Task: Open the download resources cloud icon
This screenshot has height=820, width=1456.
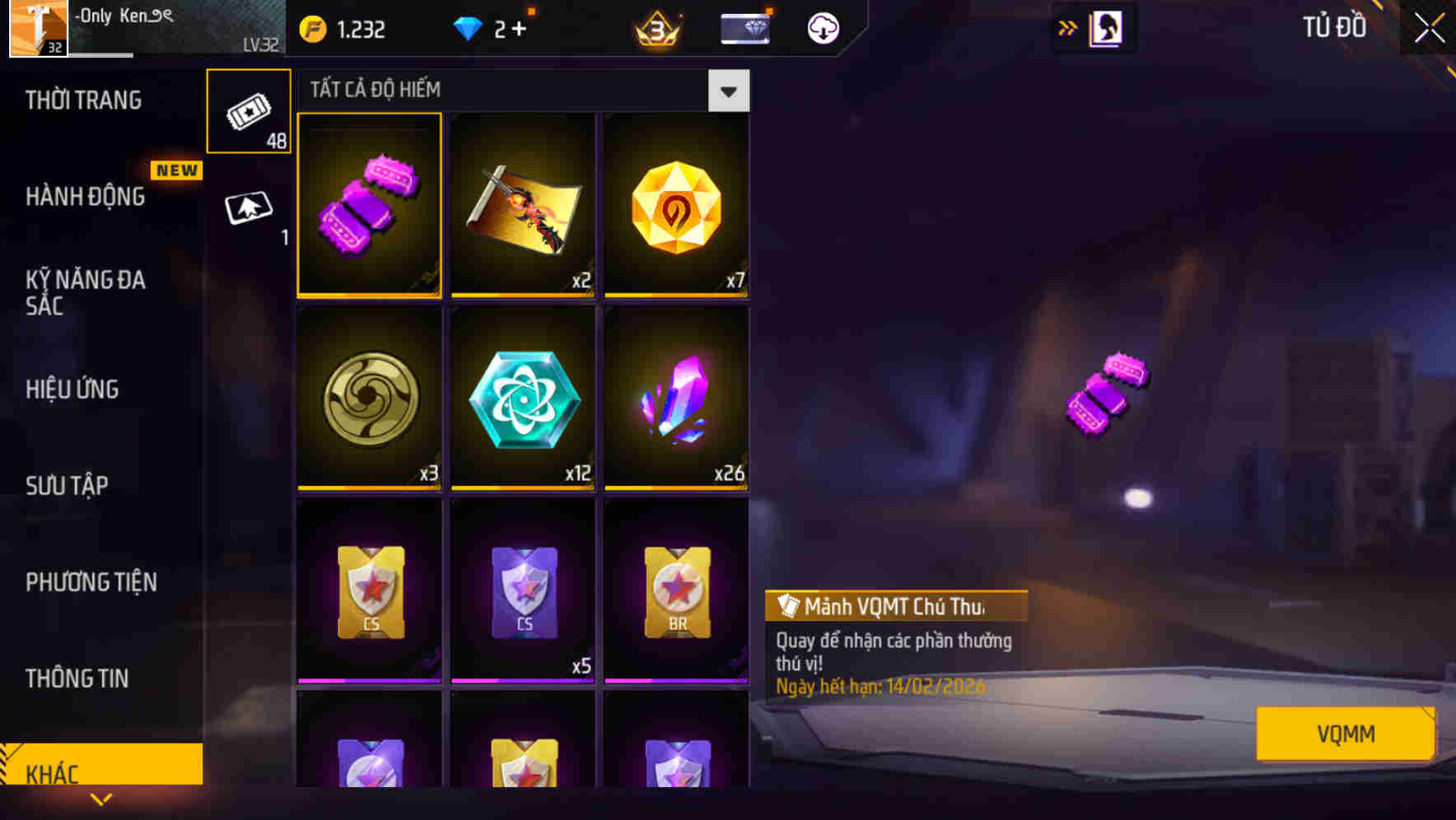Action: [x=821, y=28]
